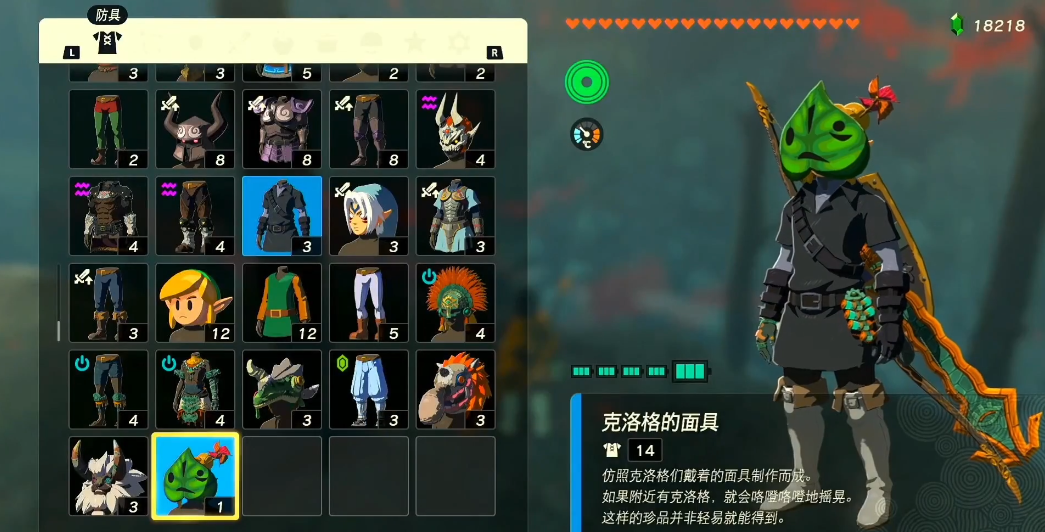Choose the white-maned Lynel mask
Screen dimensions: 1045x532
[108, 476]
